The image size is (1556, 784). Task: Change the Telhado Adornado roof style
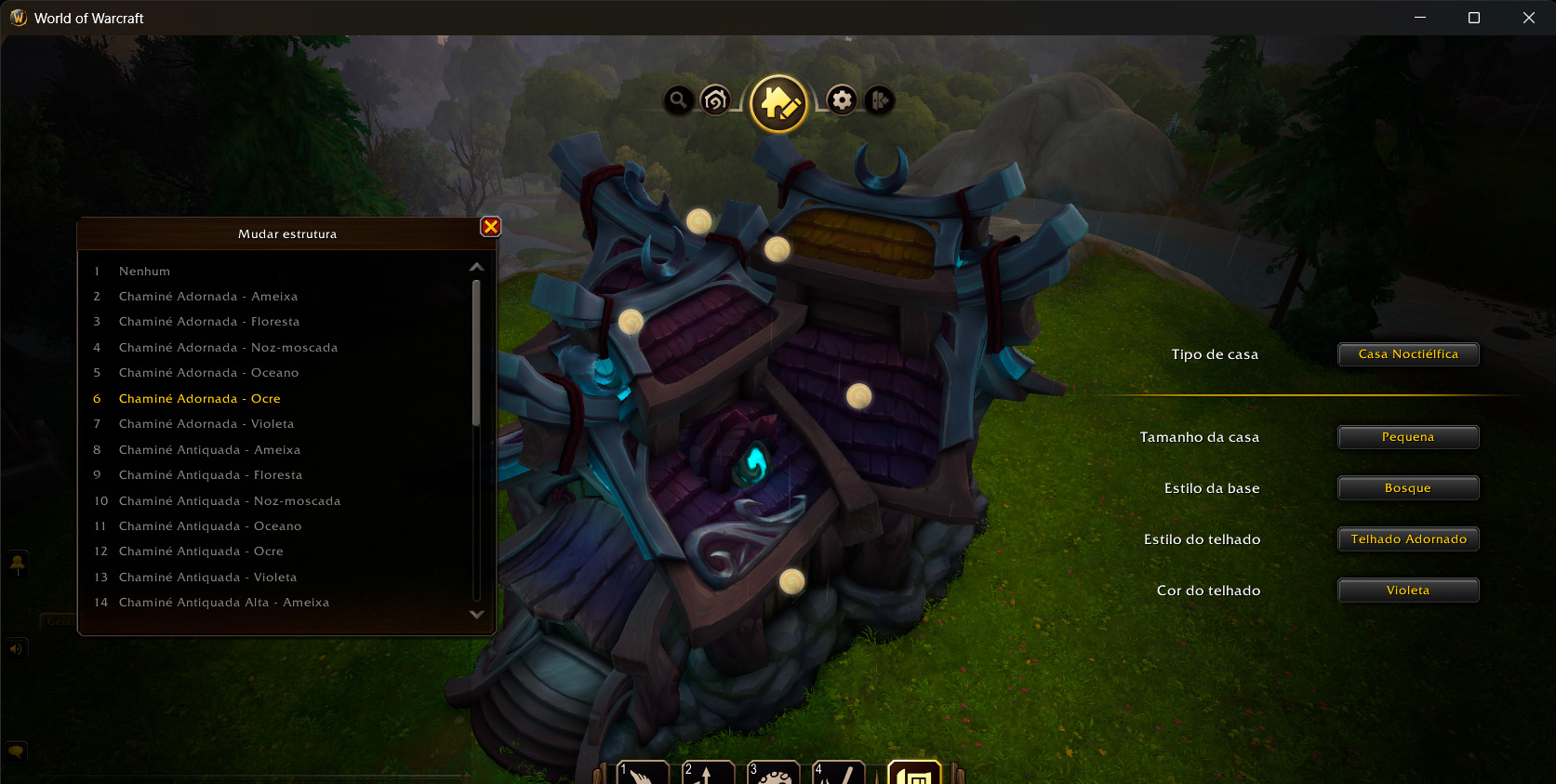[1407, 539]
